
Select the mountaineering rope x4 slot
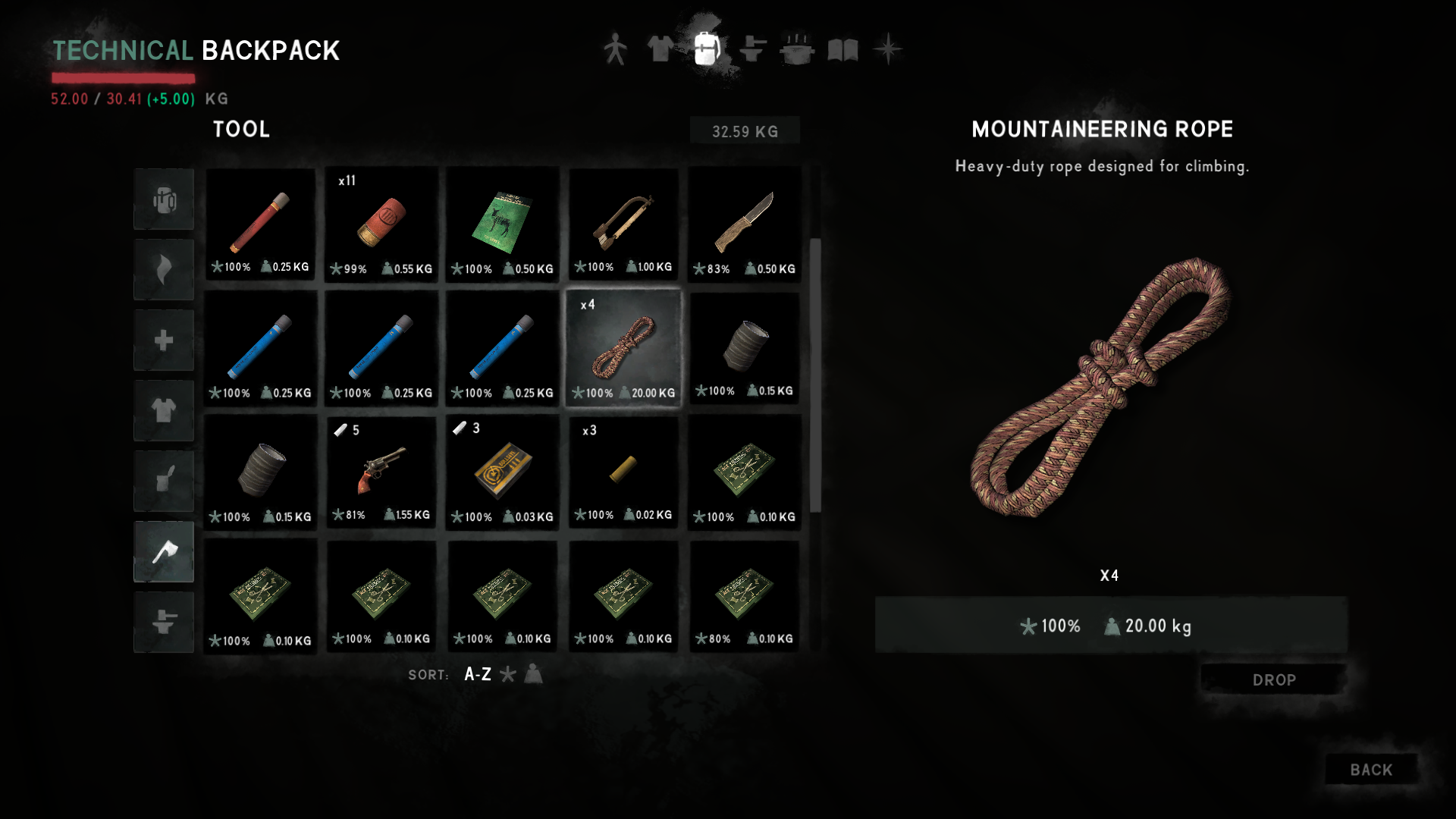tap(623, 348)
